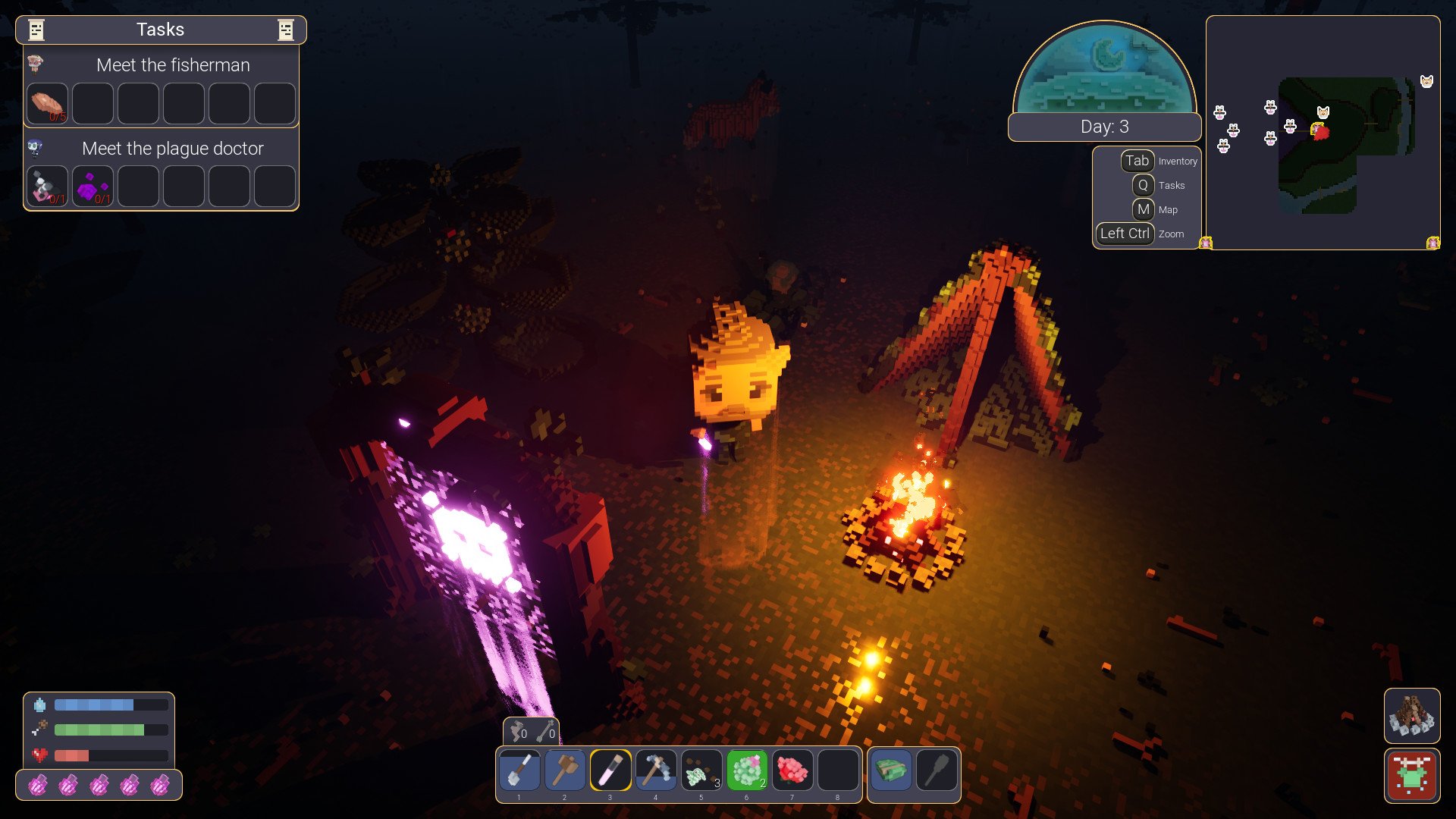The width and height of the screenshot is (1456, 819).
Task: Equip the pickaxe from the hotbar
Action: pos(656,770)
